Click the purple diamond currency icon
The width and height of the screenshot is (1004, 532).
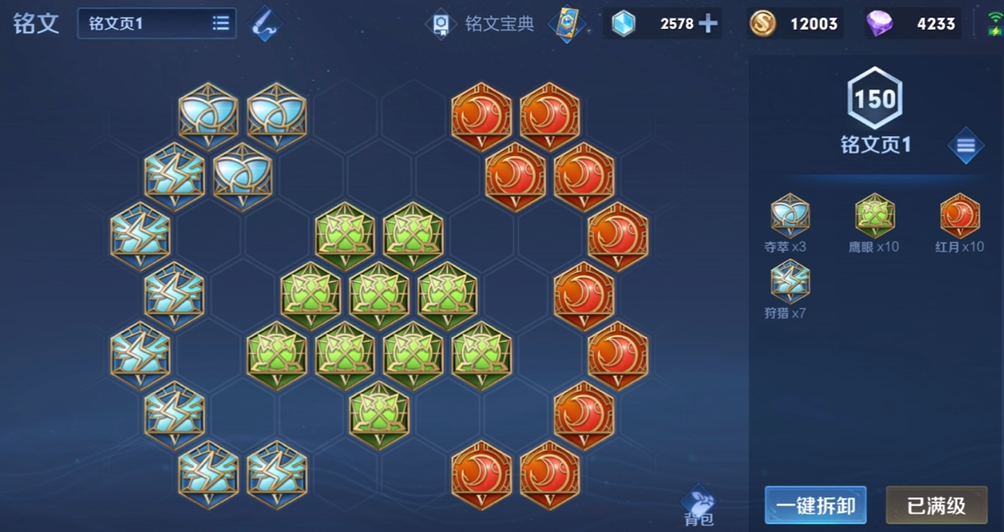(x=880, y=23)
